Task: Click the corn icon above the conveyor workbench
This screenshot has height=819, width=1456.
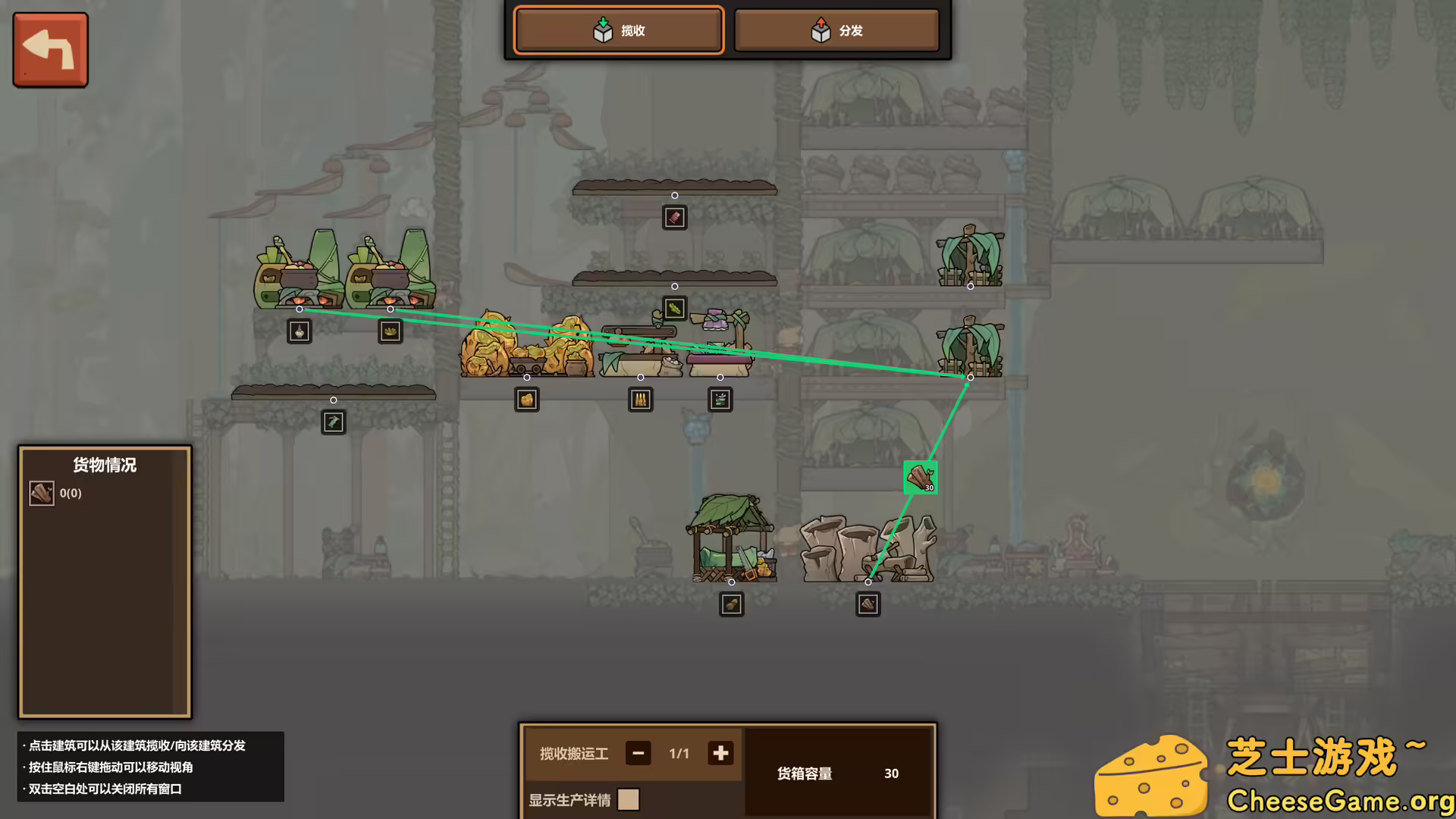Action: (674, 308)
